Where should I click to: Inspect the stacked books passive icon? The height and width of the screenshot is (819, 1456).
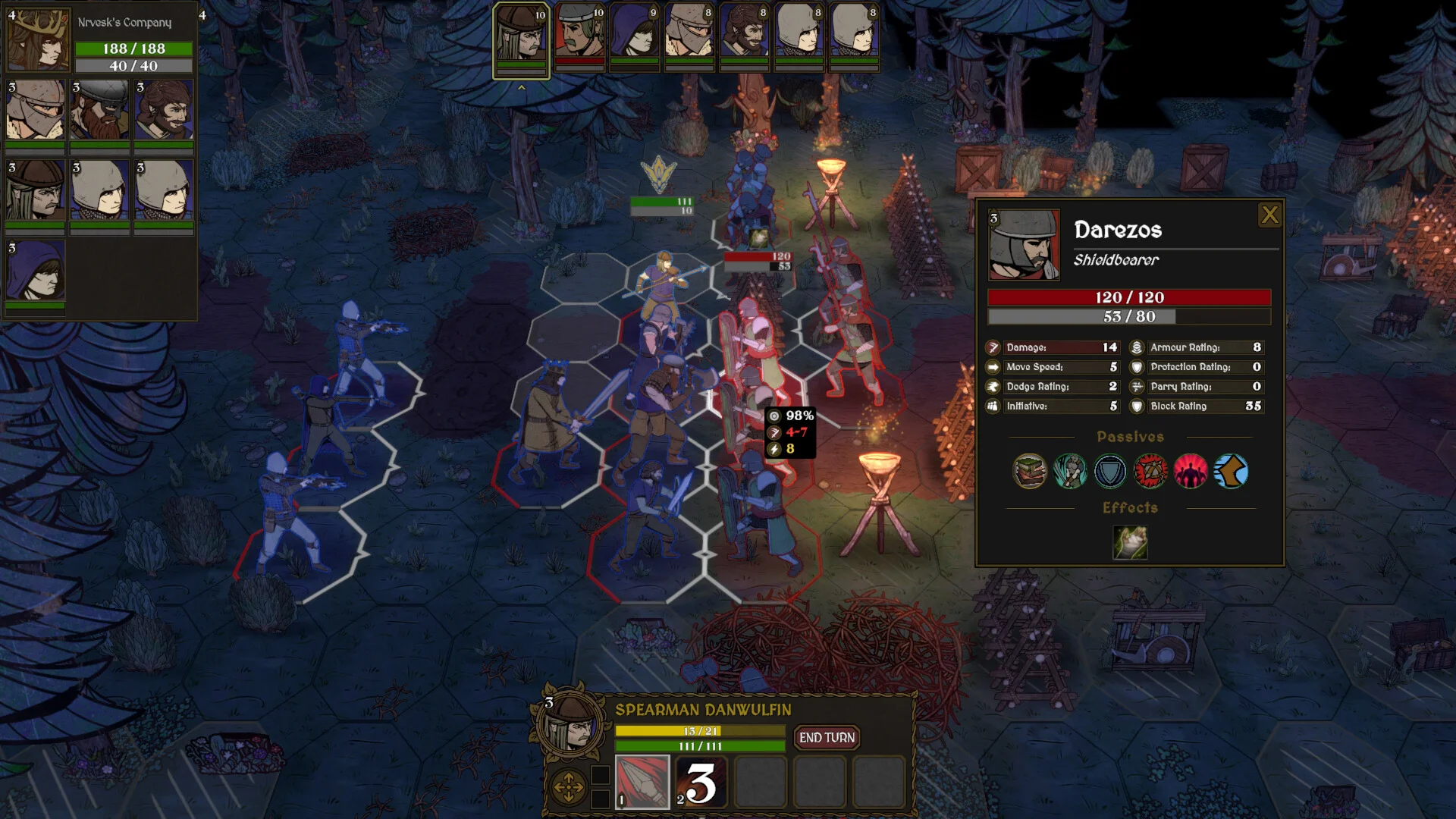click(1030, 472)
